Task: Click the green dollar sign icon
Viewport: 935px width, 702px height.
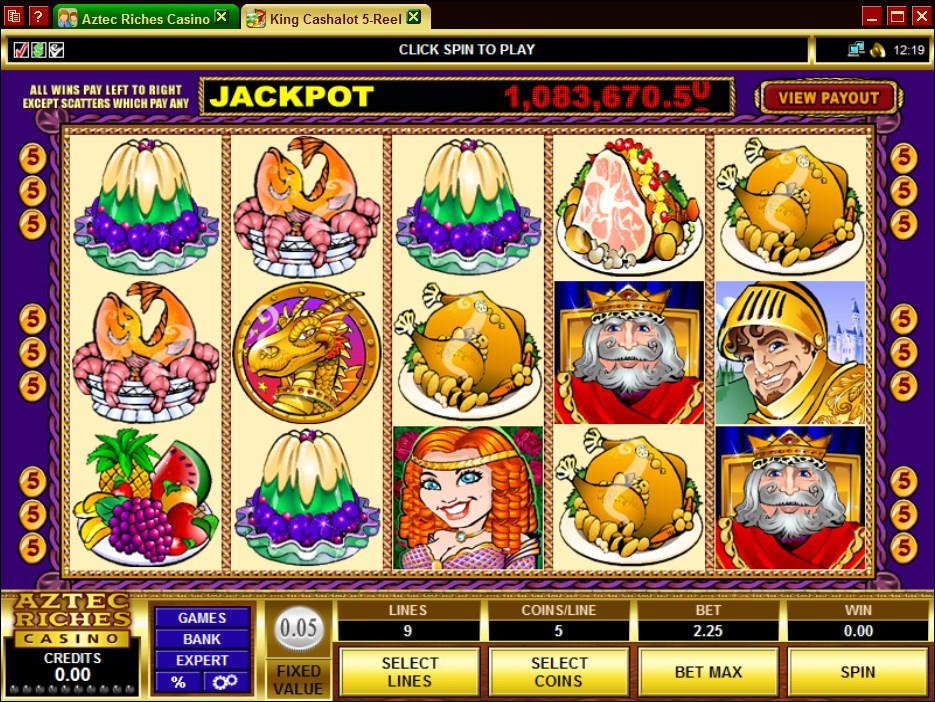Action: pos(37,49)
